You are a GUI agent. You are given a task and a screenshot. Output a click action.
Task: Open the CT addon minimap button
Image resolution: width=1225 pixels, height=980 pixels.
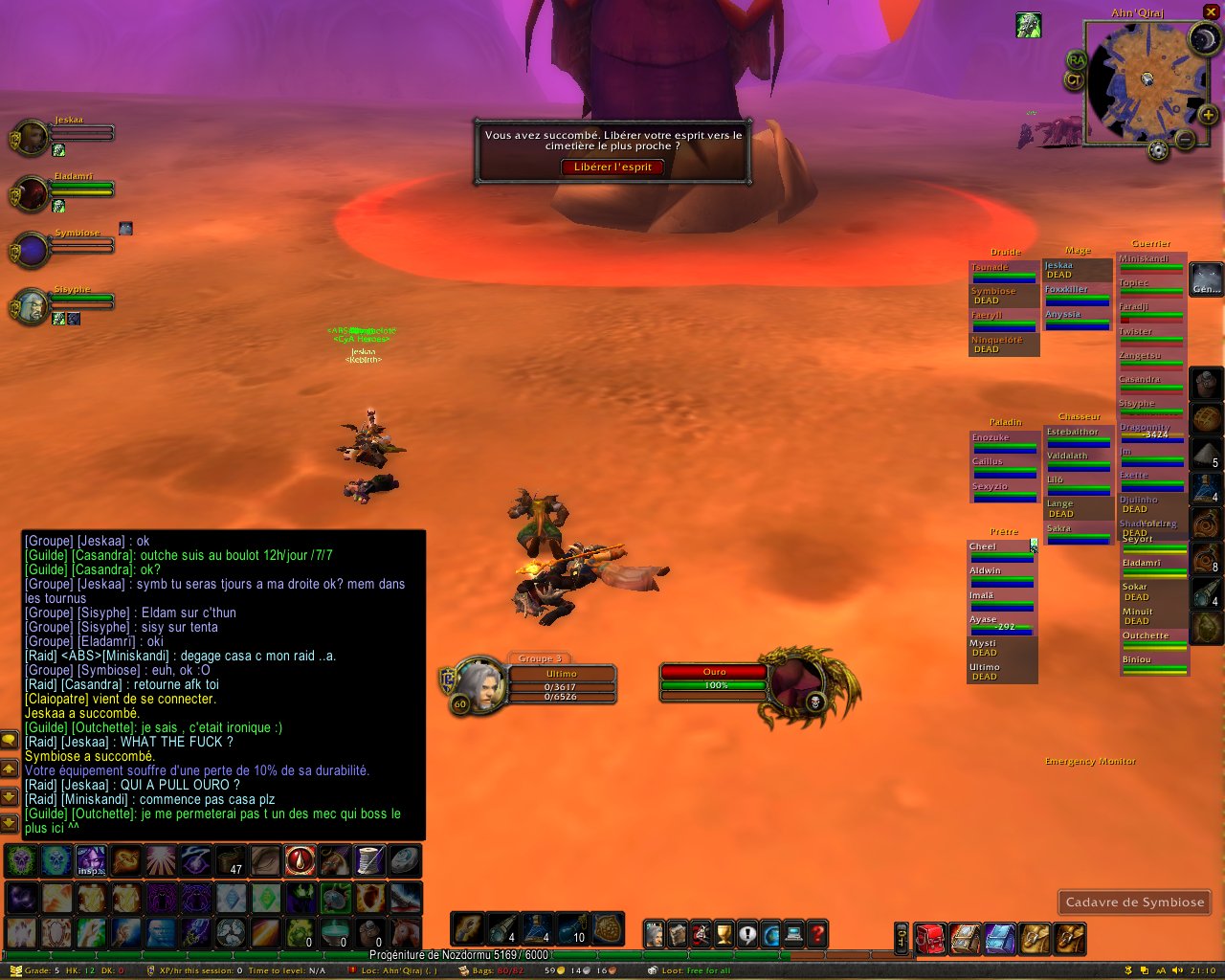coord(1074,80)
